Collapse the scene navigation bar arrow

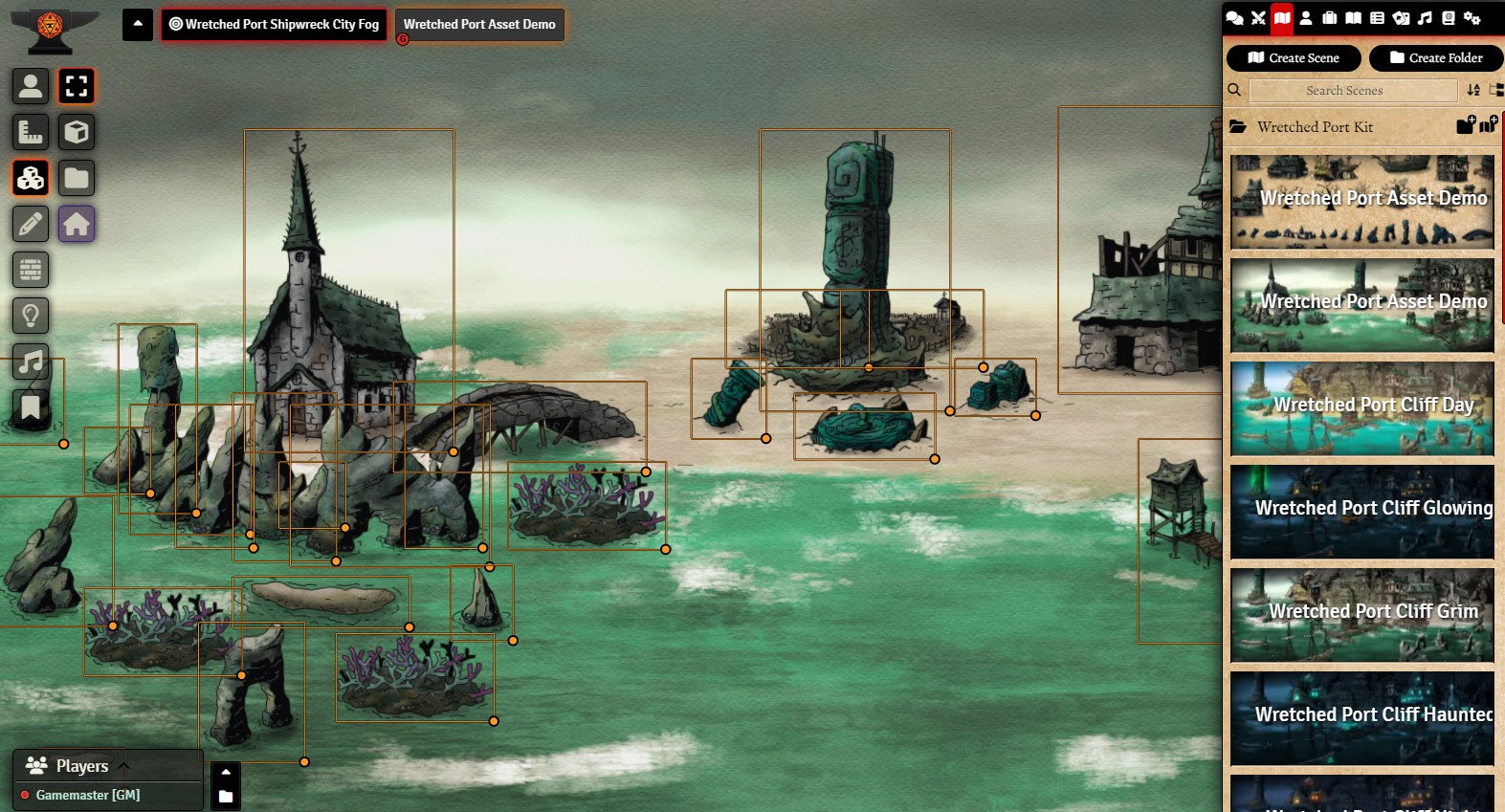(137, 25)
